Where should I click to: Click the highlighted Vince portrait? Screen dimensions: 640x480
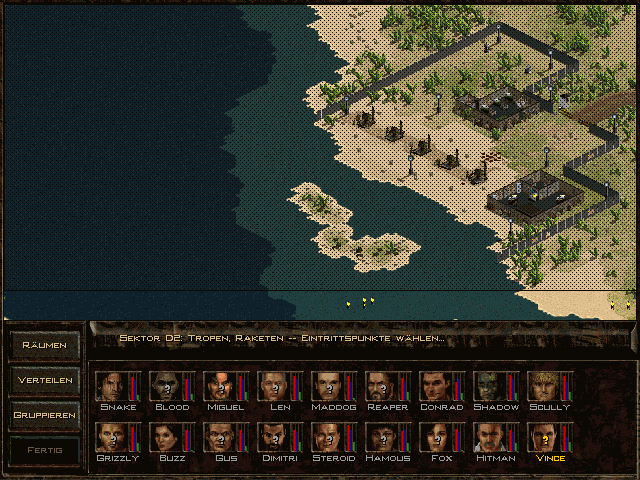(544, 437)
